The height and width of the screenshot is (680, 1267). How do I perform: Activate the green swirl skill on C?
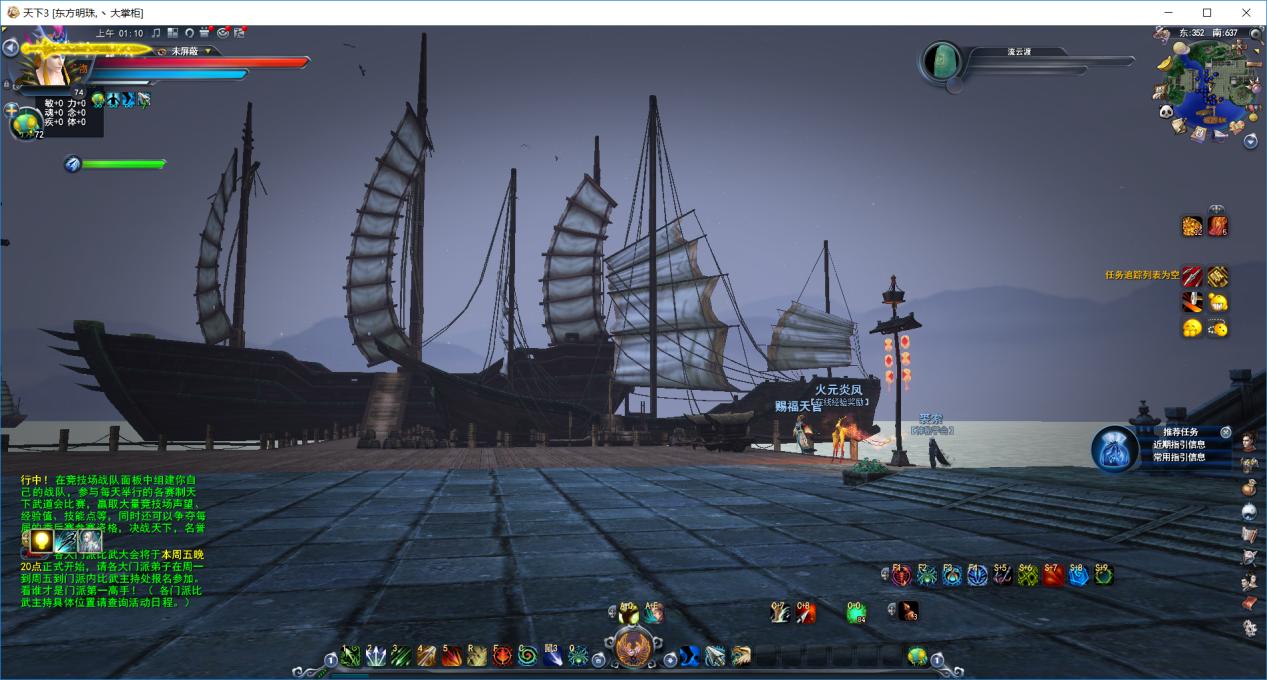click(527, 656)
